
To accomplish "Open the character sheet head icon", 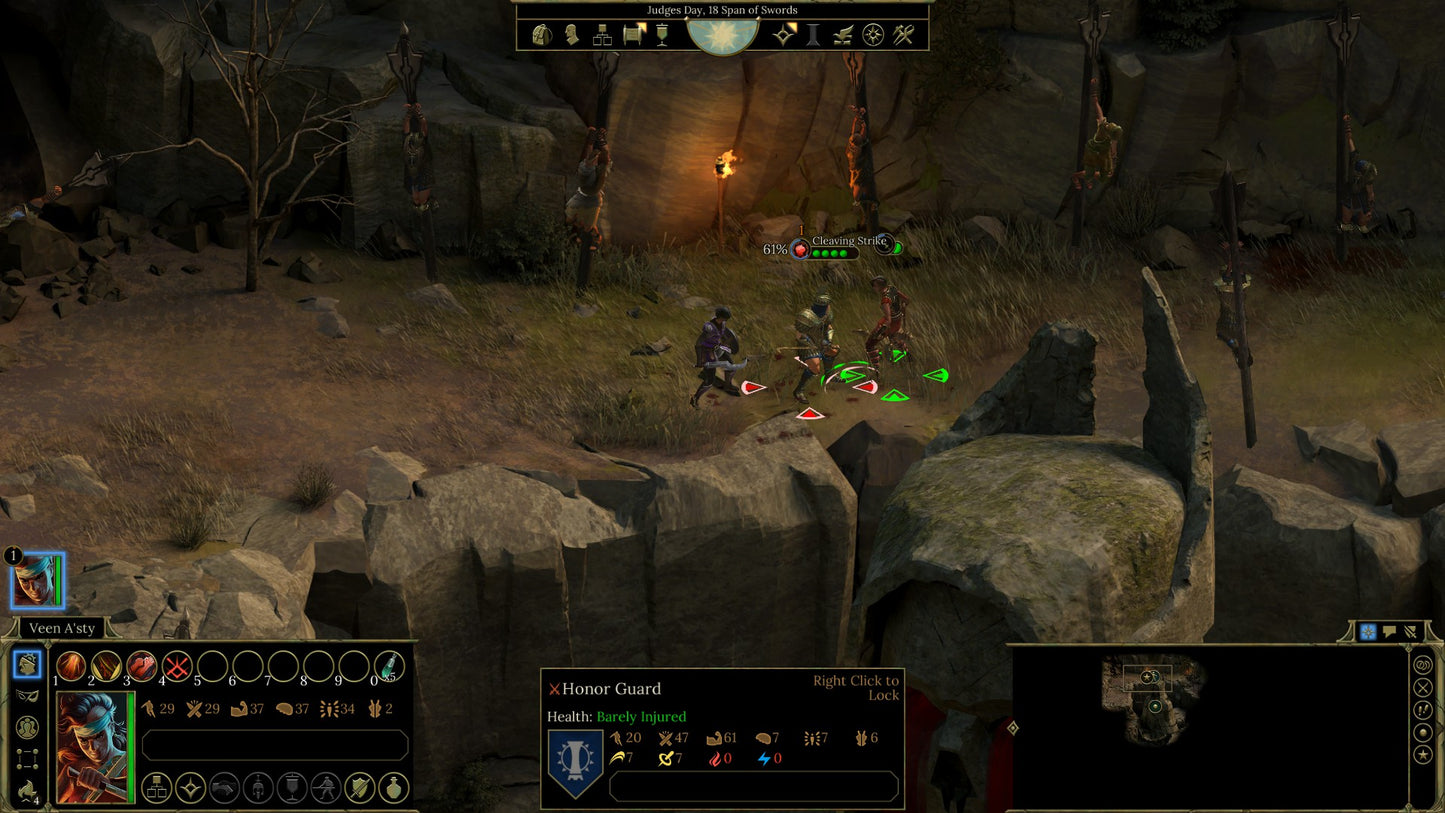I will (572, 35).
